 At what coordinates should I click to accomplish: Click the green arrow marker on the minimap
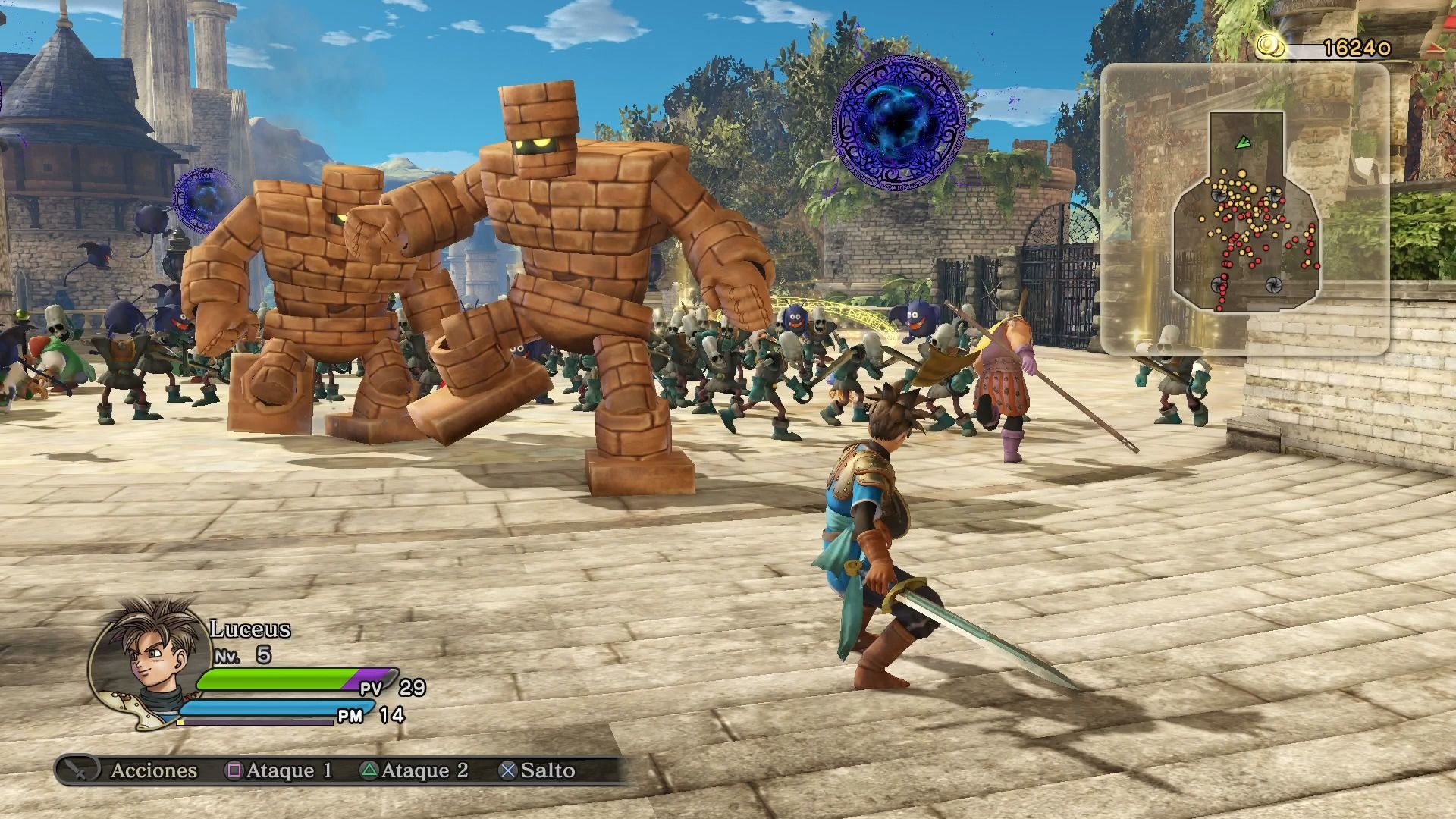[1242, 142]
